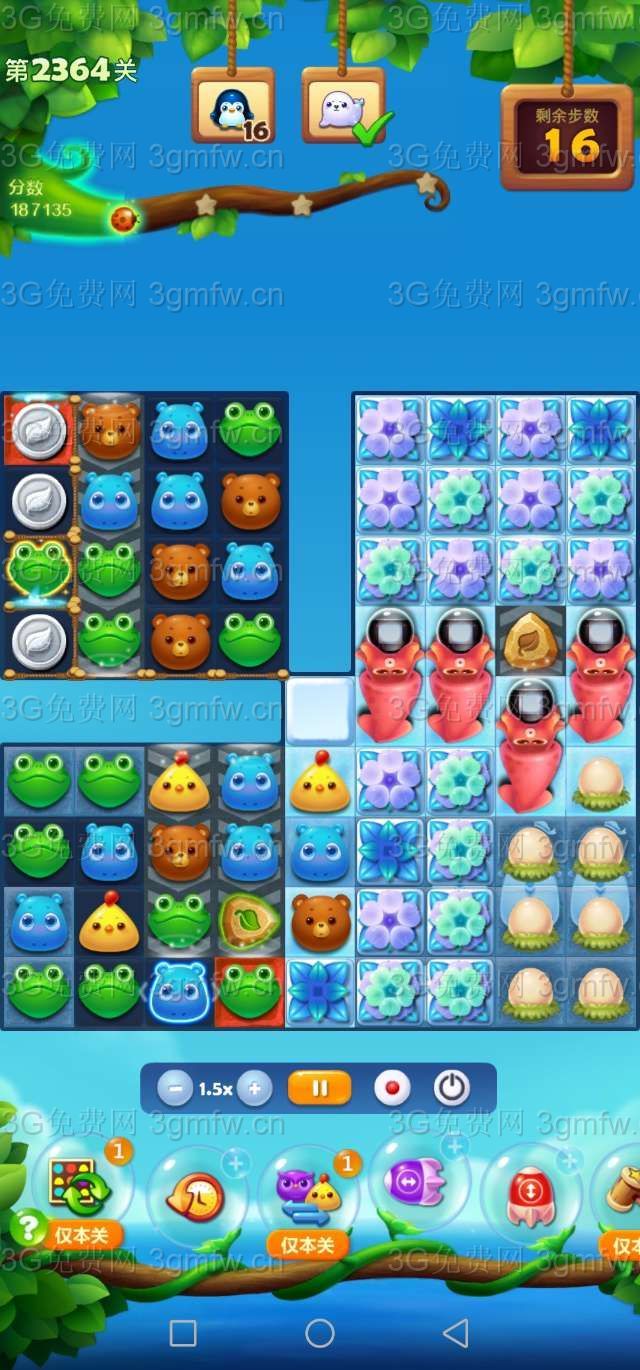Tap the penguin objective sign
The height and width of the screenshot is (1370, 640).
pos(232,107)
